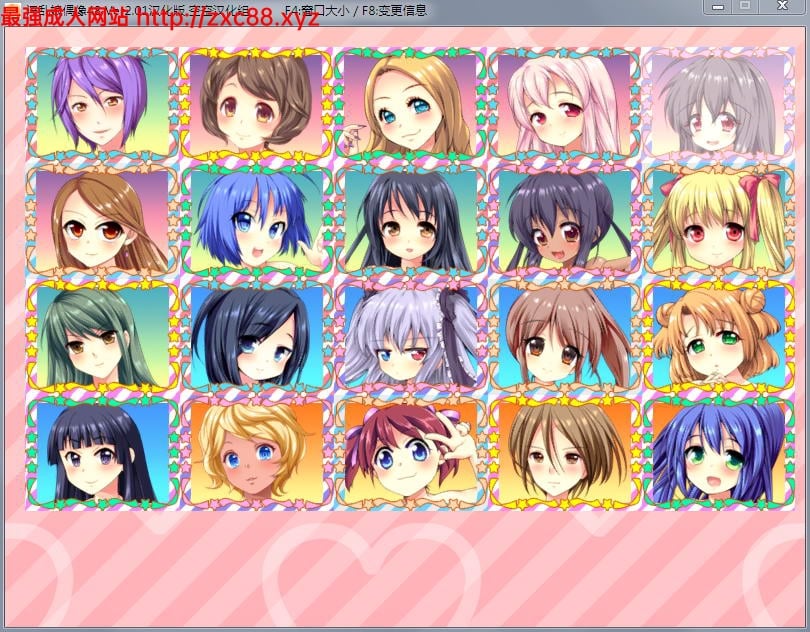Image resolution: width=810 pixels, height=632 pixels.
Task: Select the black bob-cut girl with blue eyes
Action: [x=256, y=336]
